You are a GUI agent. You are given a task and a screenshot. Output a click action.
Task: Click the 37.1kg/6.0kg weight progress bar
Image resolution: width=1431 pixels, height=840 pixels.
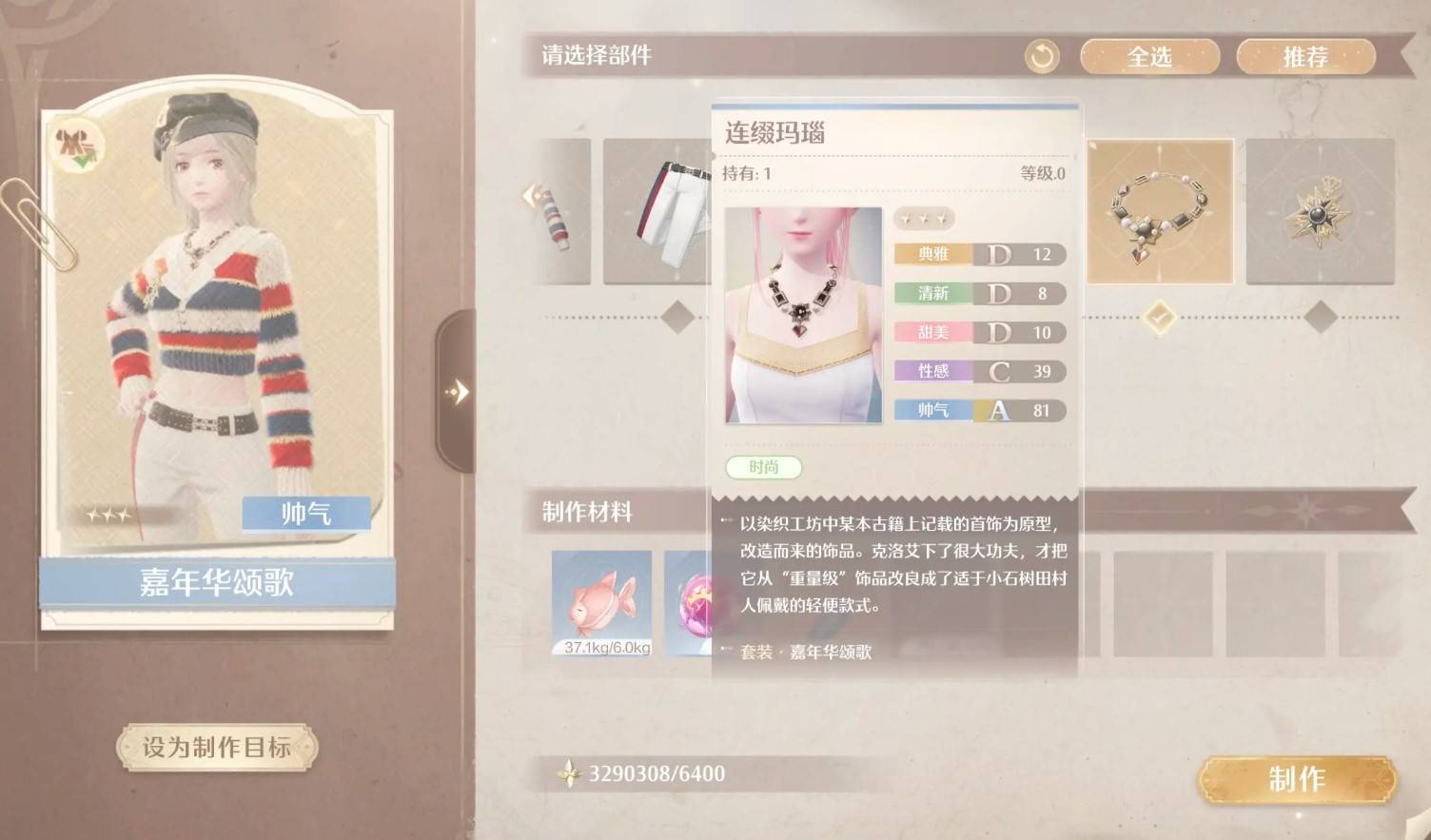coord(602,647)
